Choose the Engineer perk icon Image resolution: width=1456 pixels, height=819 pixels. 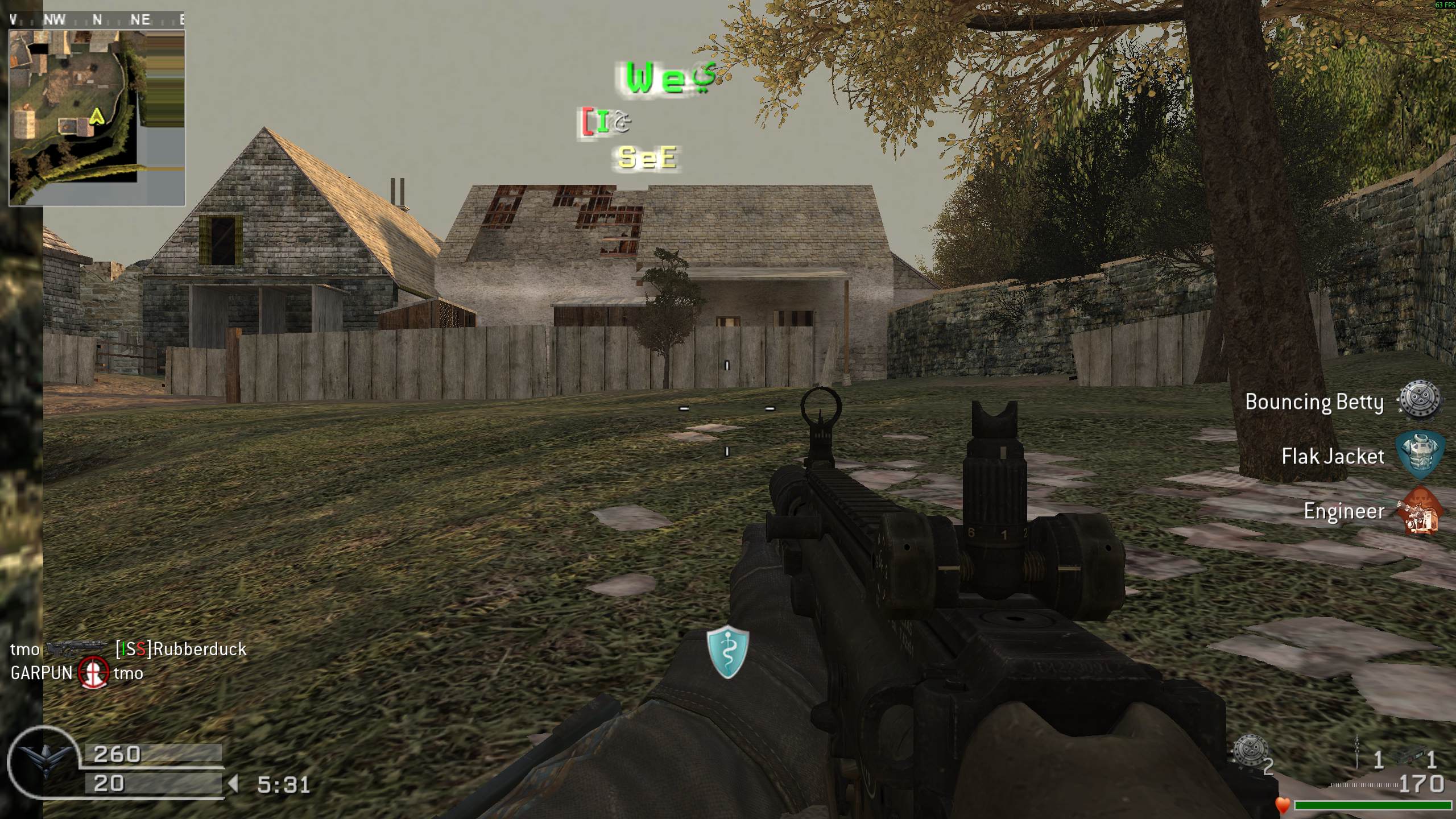1420,511
